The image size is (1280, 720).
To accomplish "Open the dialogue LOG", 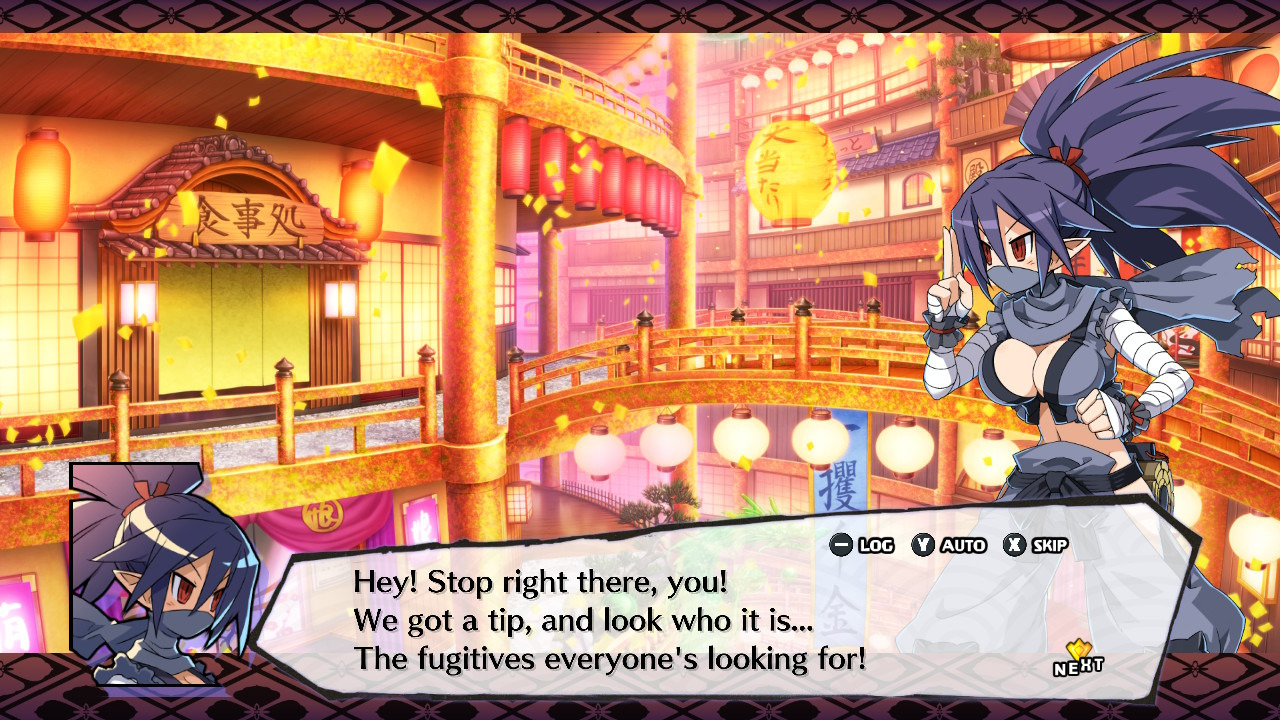I will pyautogui.click(x=862, y=545).
